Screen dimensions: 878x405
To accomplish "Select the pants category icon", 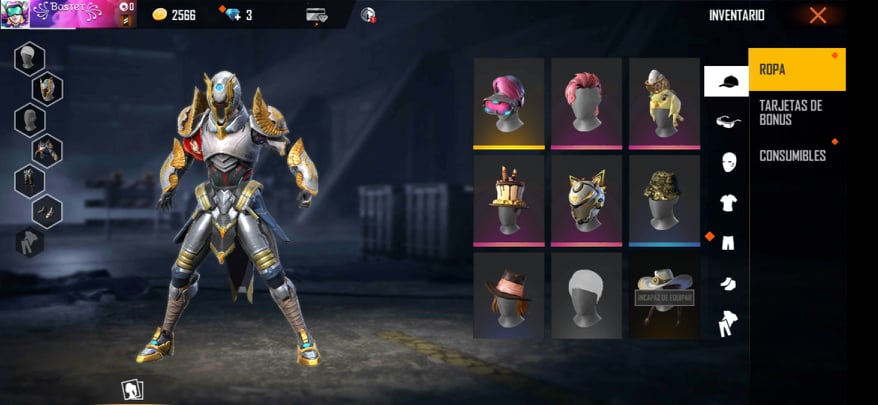I will [727, 242].
